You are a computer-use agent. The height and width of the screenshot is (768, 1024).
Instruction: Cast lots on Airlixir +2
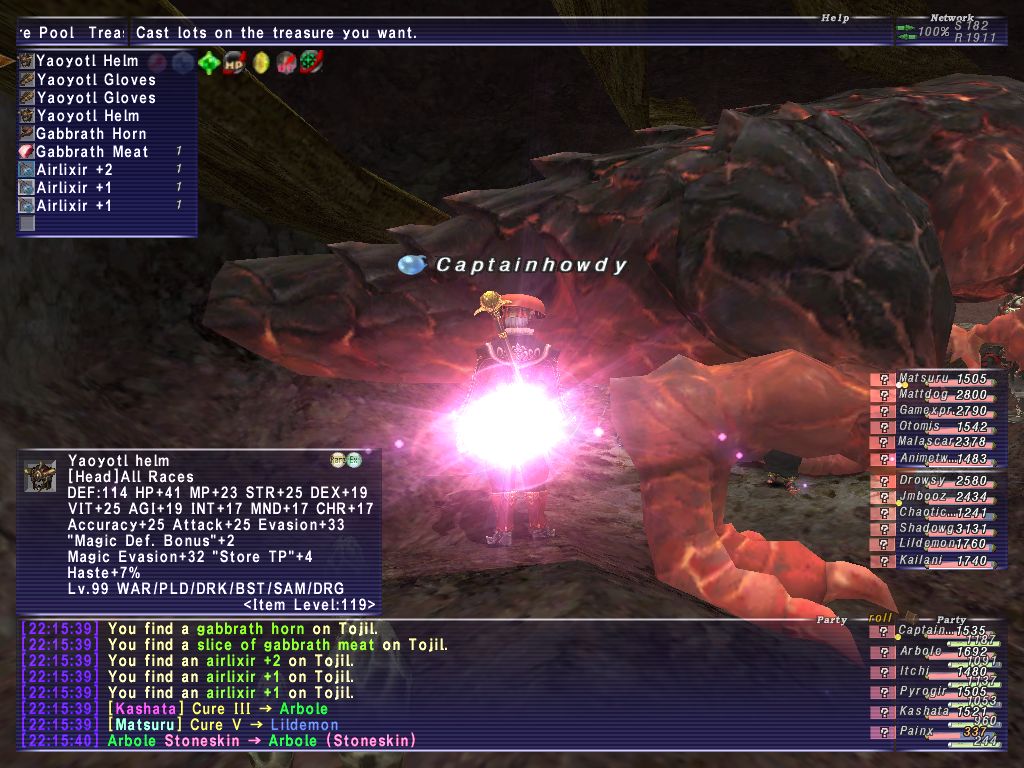pos(74,170)
